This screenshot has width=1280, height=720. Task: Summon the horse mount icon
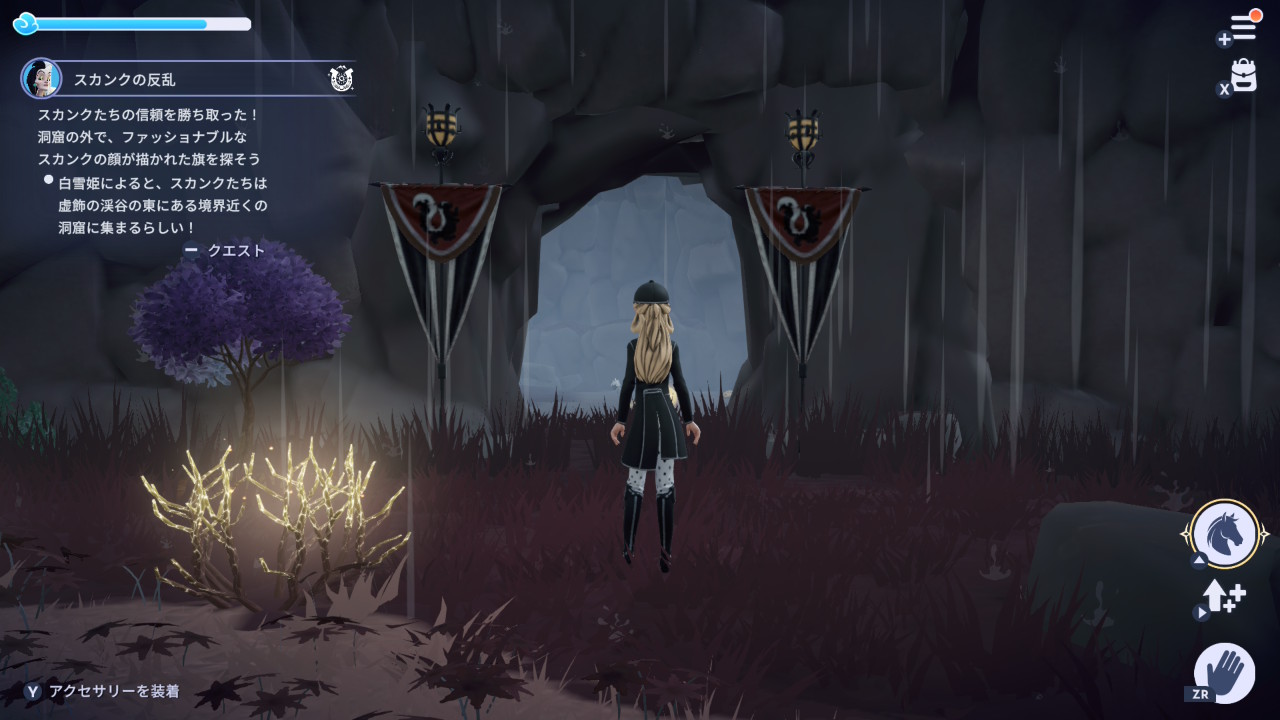click(1225, 534)
